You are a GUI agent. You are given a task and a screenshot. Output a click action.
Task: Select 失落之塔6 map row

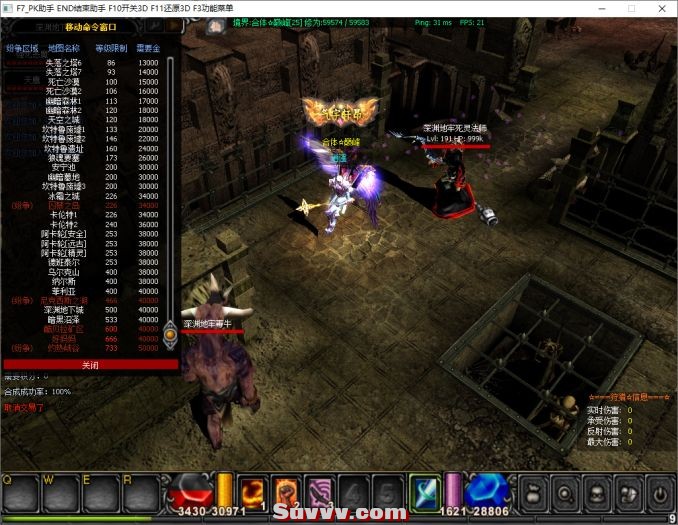pyautogui.click(x=62, y=62)
